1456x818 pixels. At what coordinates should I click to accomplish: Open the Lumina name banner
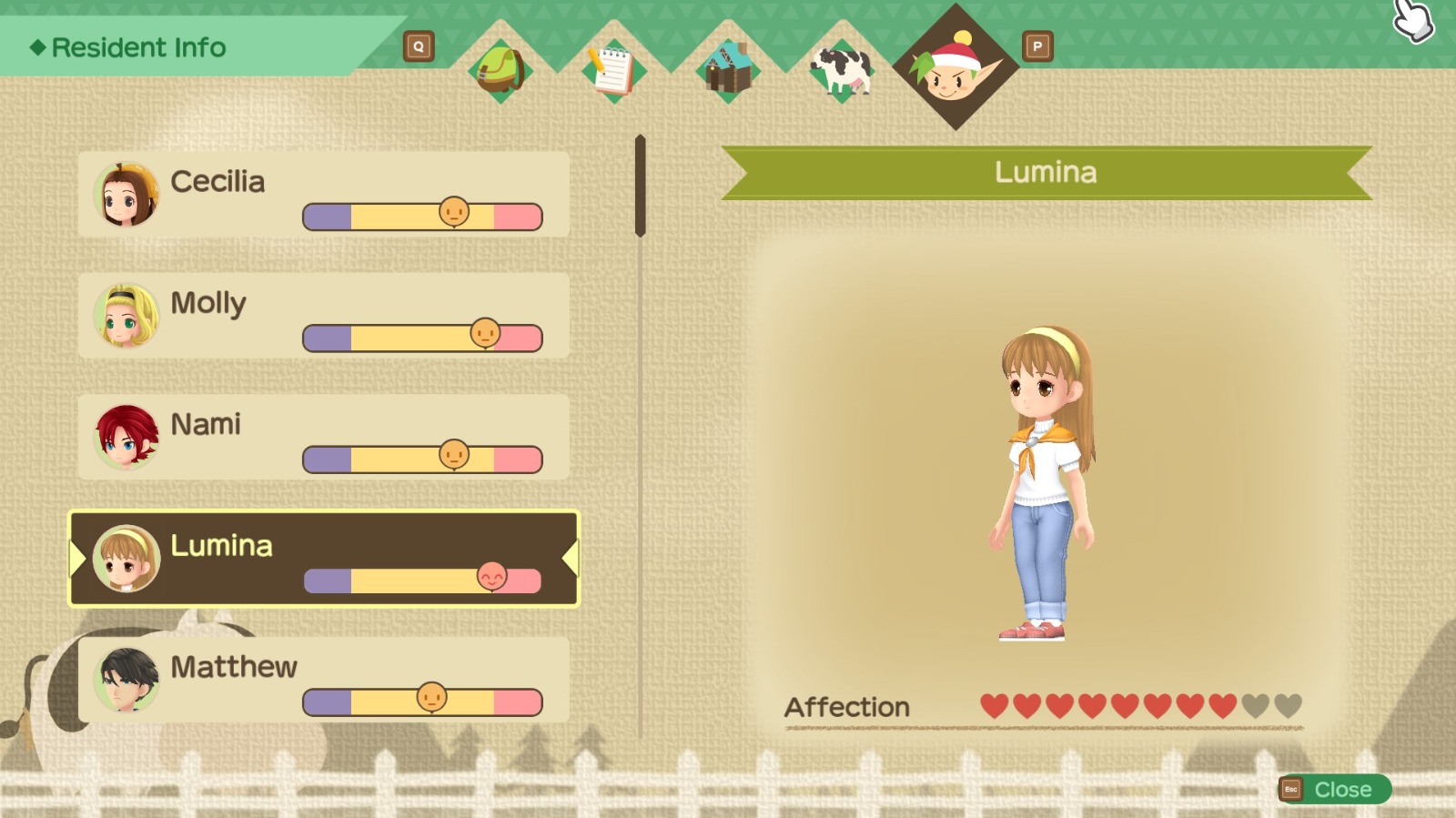(1045, 172)
